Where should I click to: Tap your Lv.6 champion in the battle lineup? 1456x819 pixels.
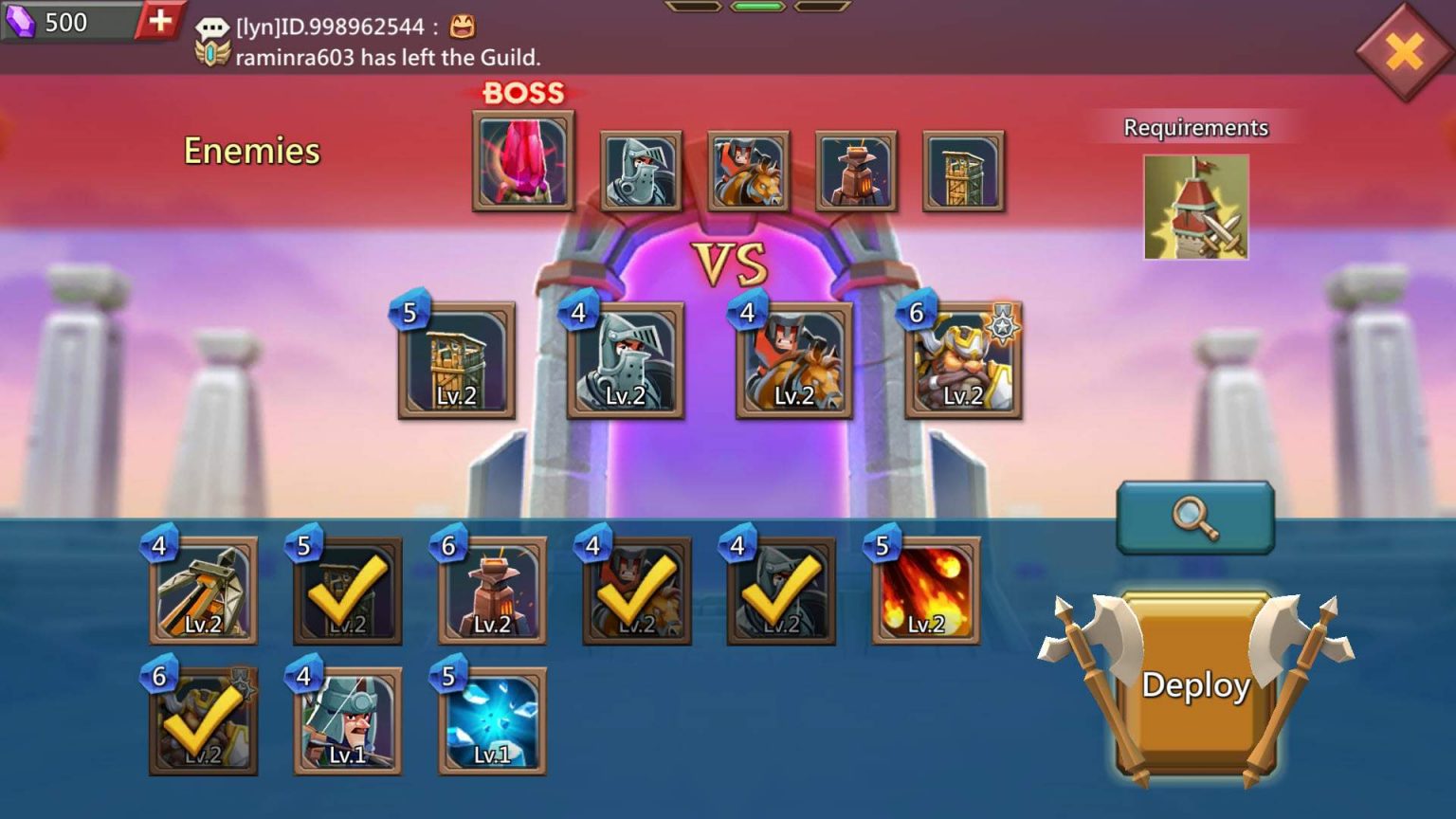pos(962,360)
